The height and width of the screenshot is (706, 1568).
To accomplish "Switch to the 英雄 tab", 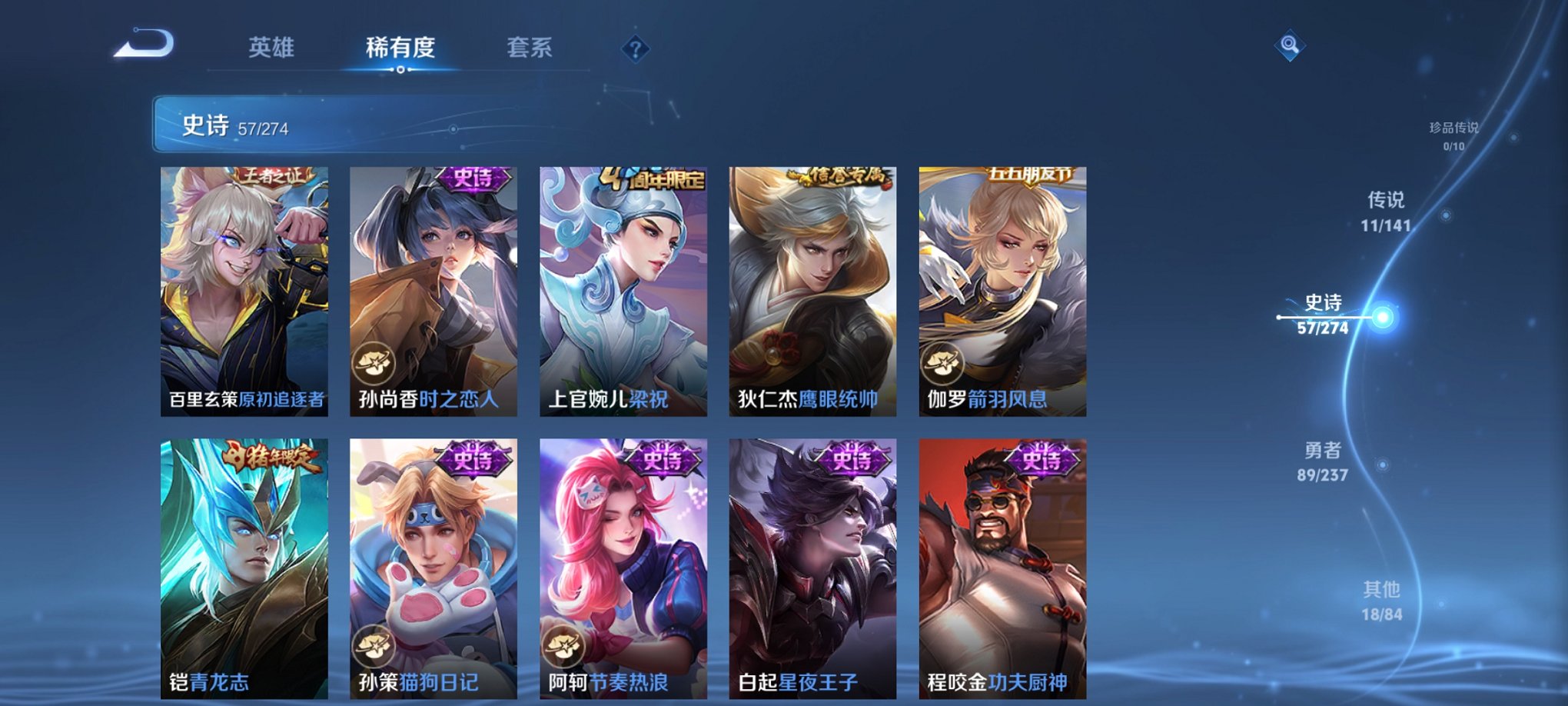I will [273, 48].
